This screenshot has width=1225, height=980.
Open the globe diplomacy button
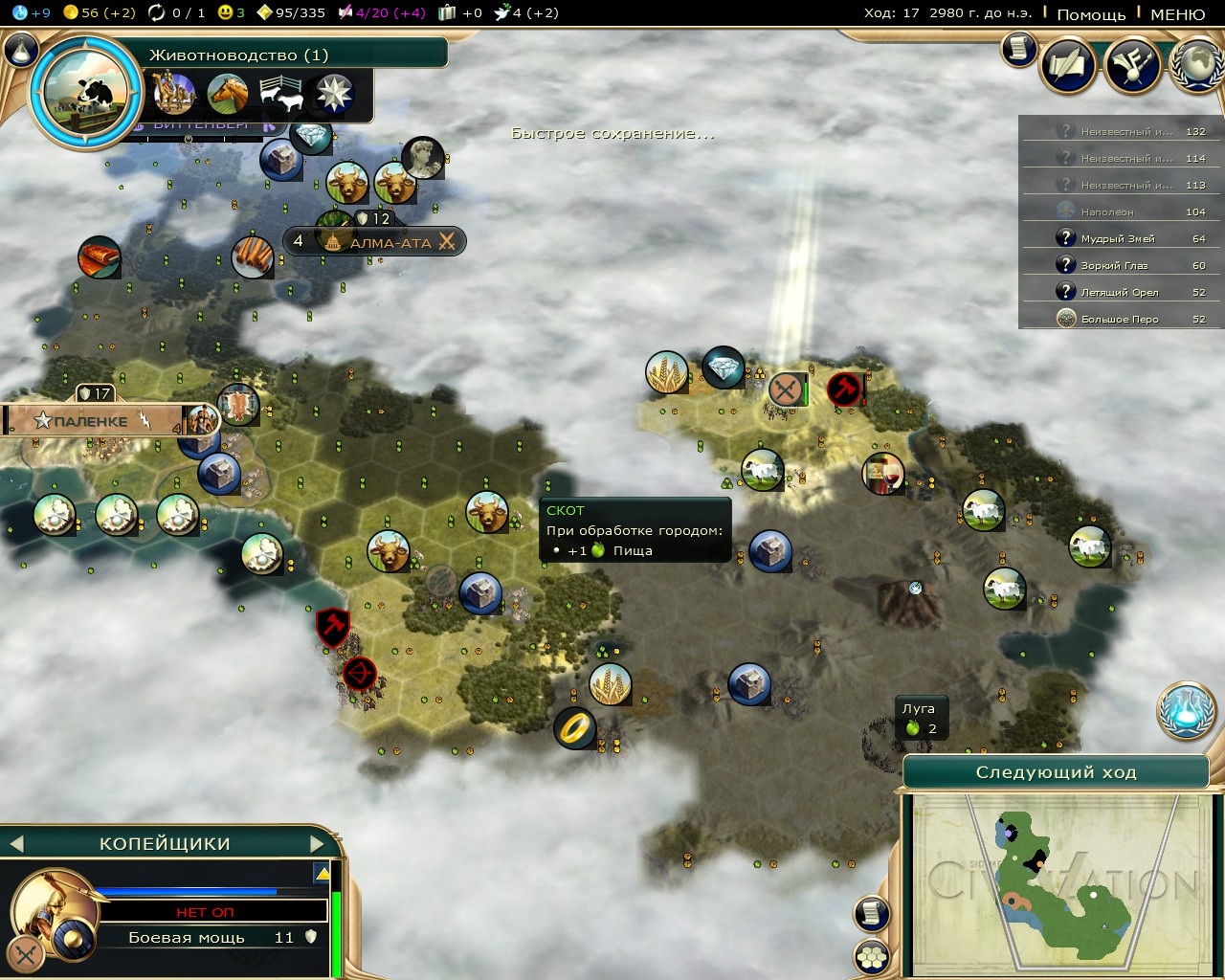point(1196,65)
